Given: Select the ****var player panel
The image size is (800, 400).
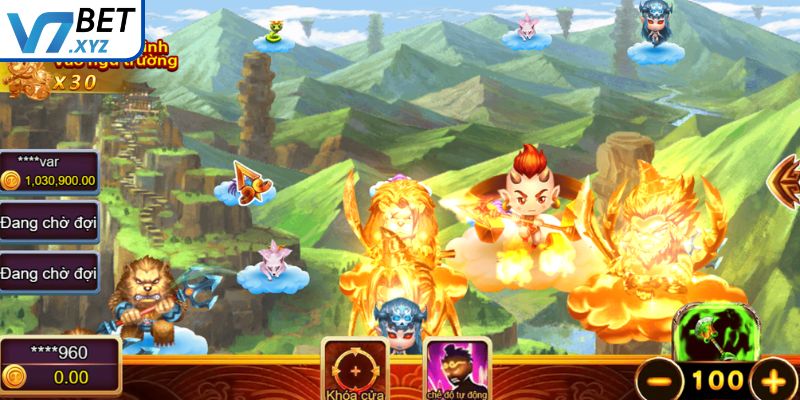Looking at the screenshot, I should (48, 171).
